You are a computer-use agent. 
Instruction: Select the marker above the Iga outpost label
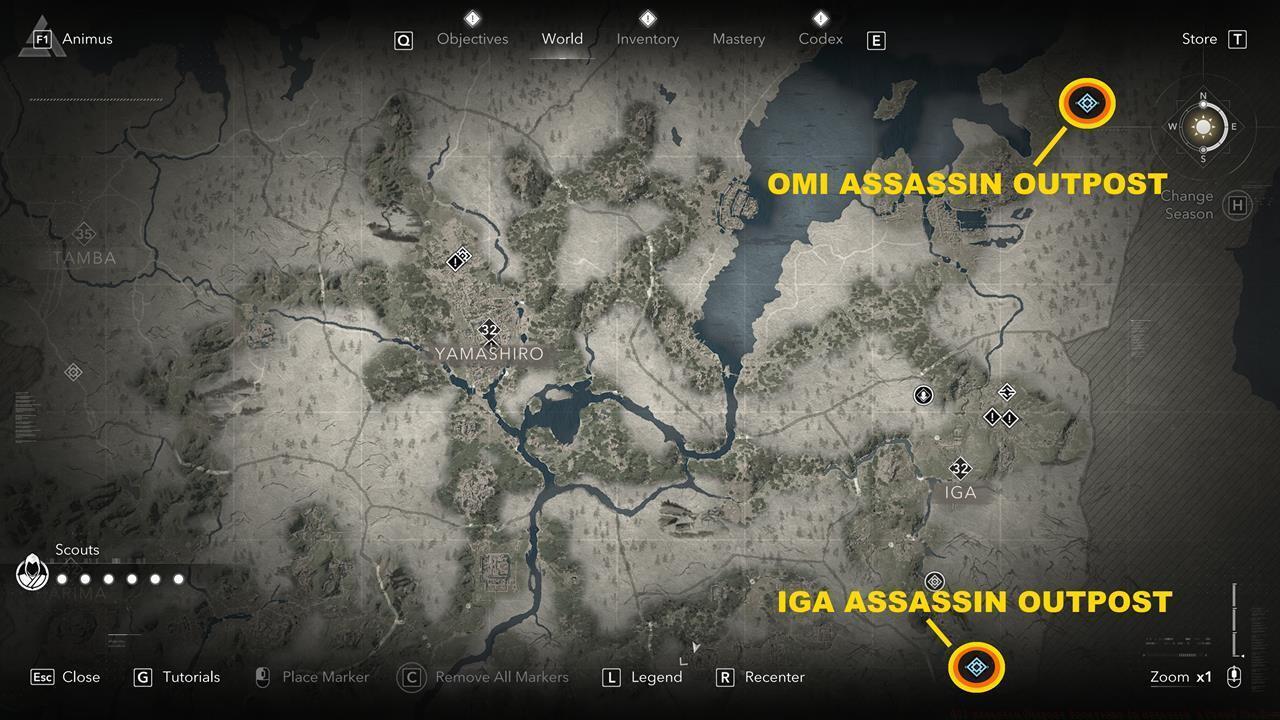(935, 579)
